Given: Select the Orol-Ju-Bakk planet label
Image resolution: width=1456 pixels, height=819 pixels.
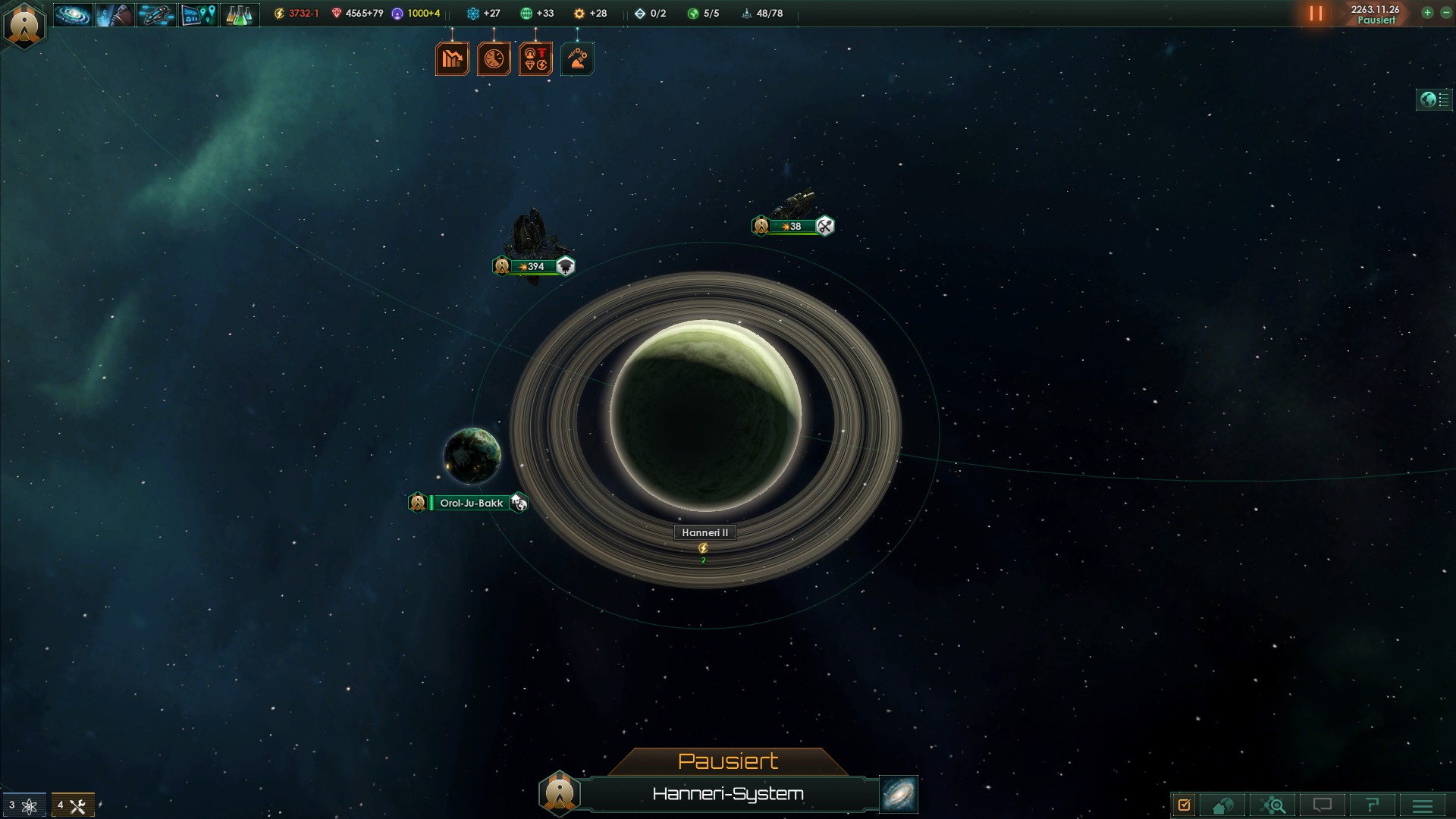Looking at the screenshot, I should (471, 503).
